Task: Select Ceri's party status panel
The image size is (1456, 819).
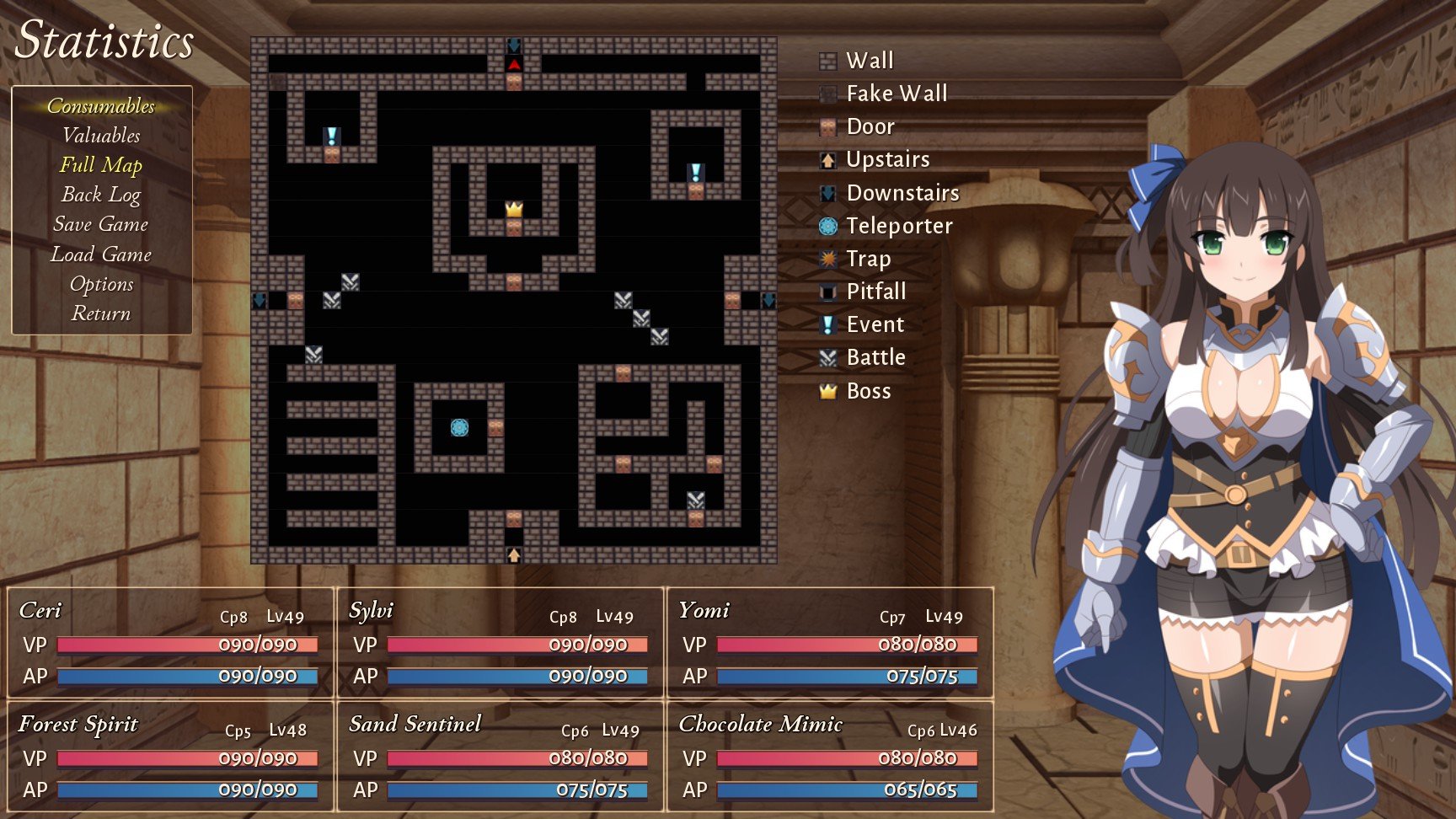Action: click(170, 643)
